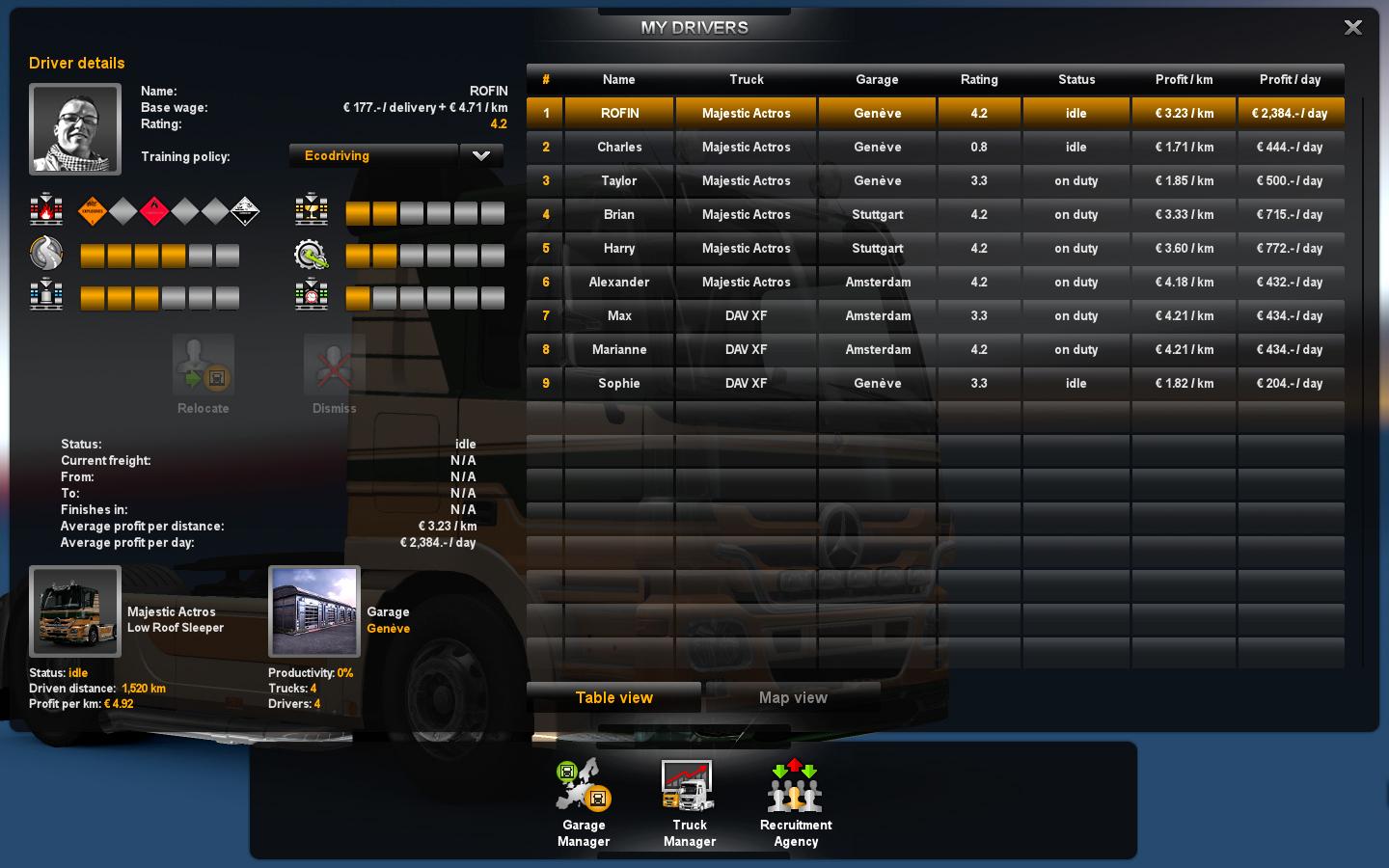Click the Relocate driver button
Screen dimensions: 1389x868
[204, 373]
